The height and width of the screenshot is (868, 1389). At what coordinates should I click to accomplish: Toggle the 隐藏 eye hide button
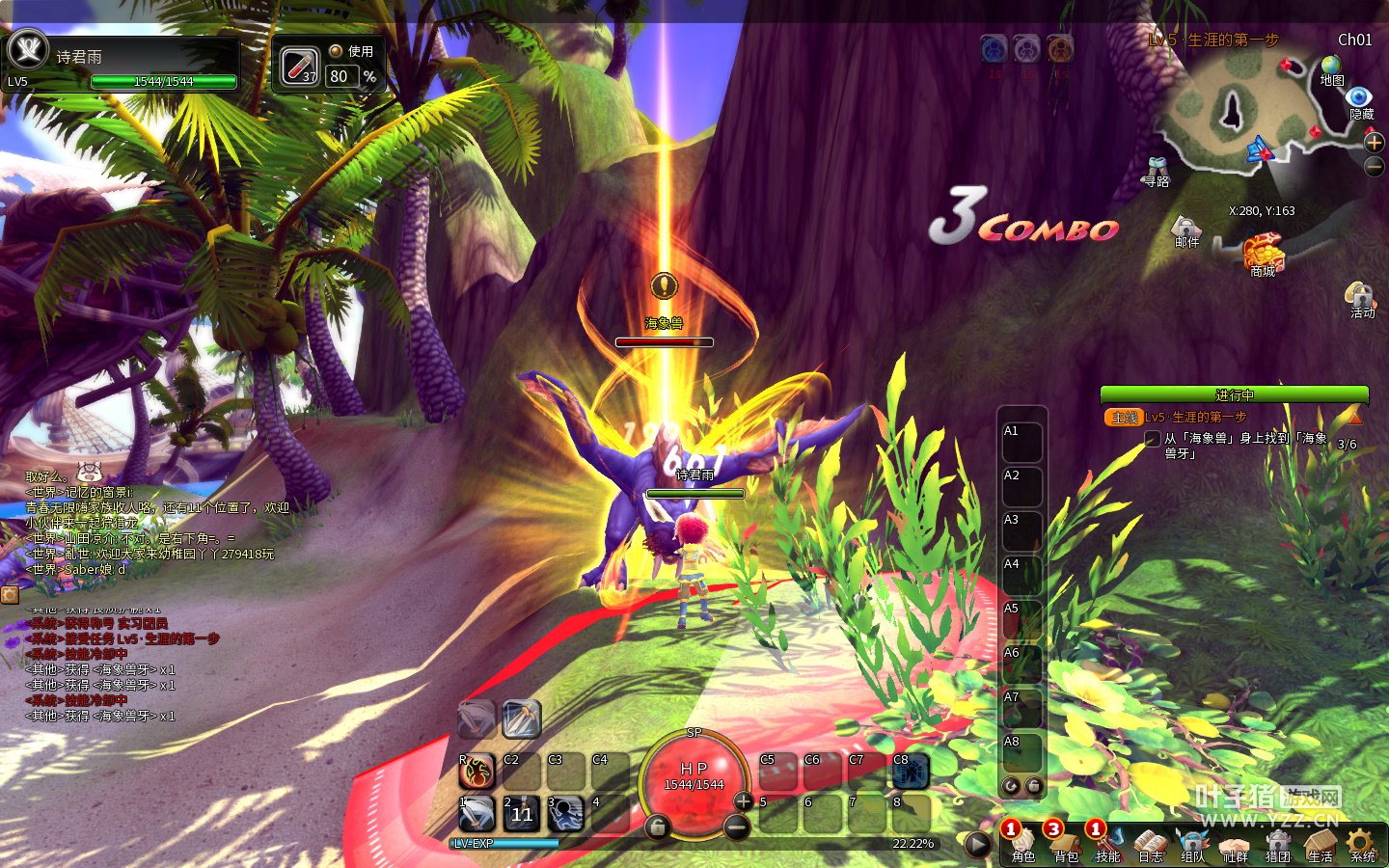pos(1360,97)
